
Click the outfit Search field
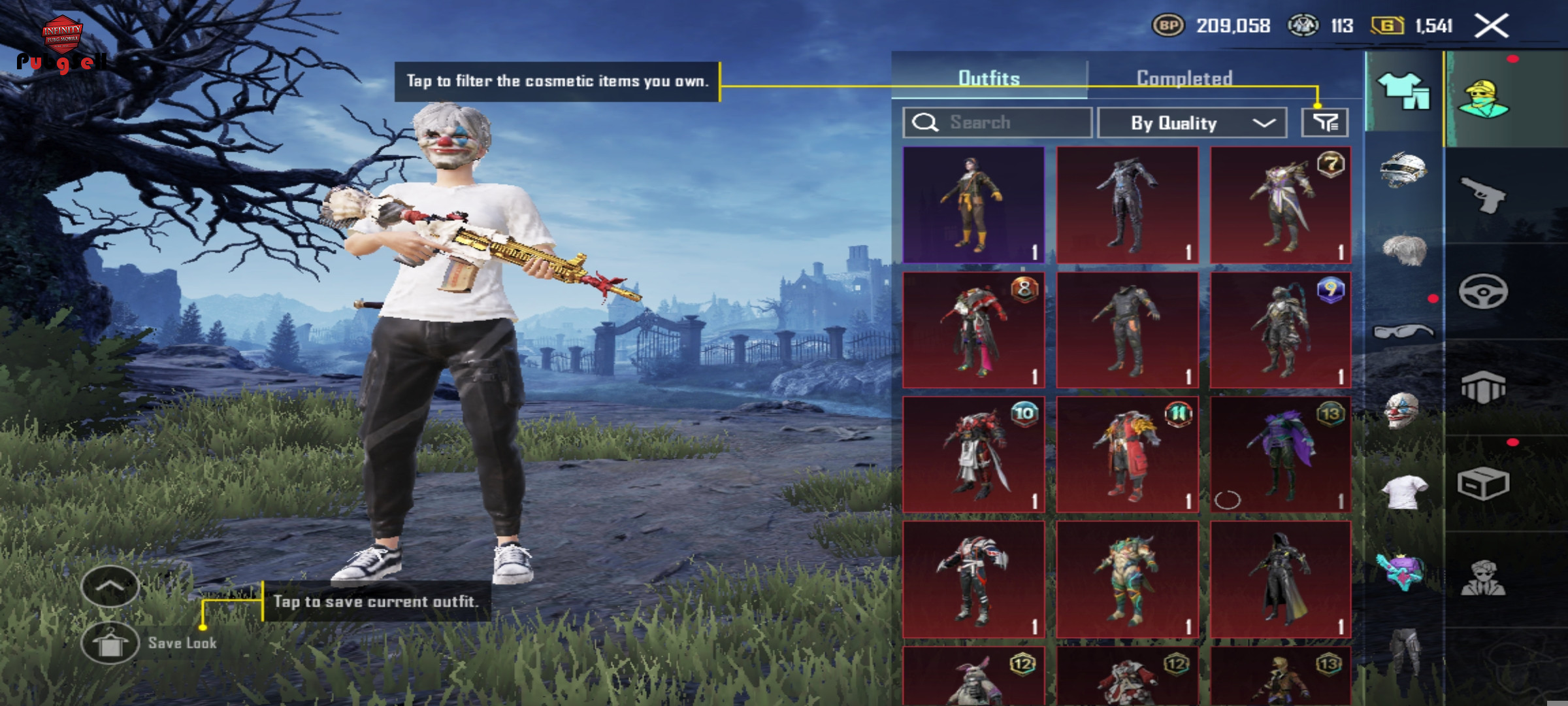pos(997,123)
